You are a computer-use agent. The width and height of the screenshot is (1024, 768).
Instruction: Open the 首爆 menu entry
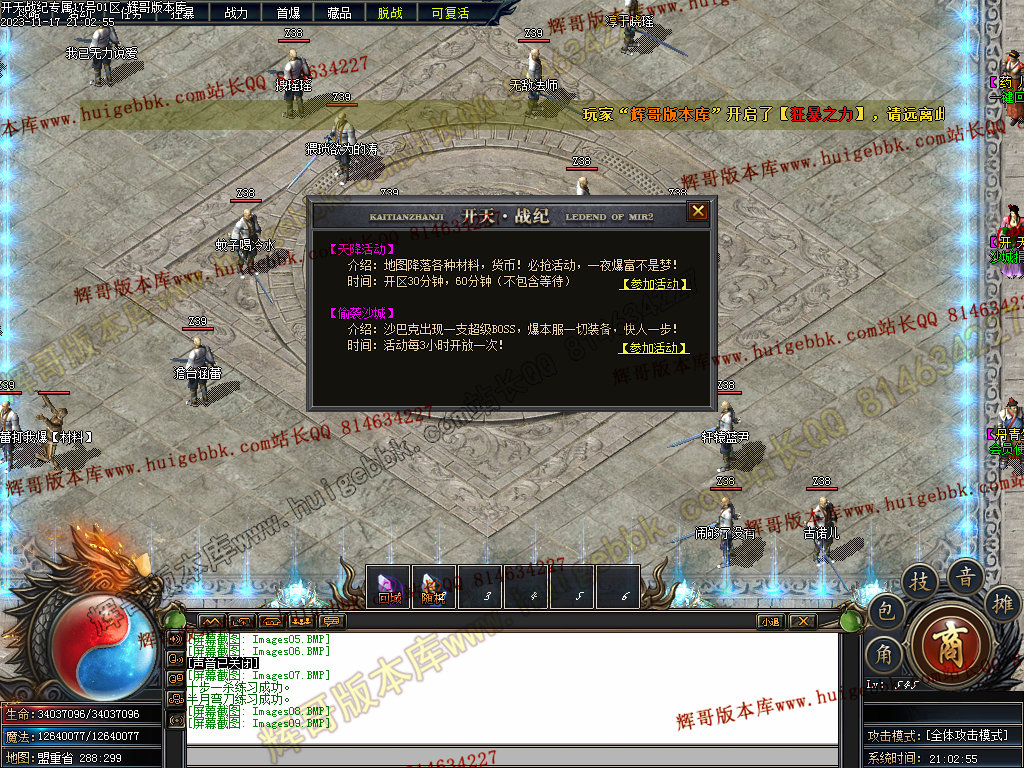288,13
